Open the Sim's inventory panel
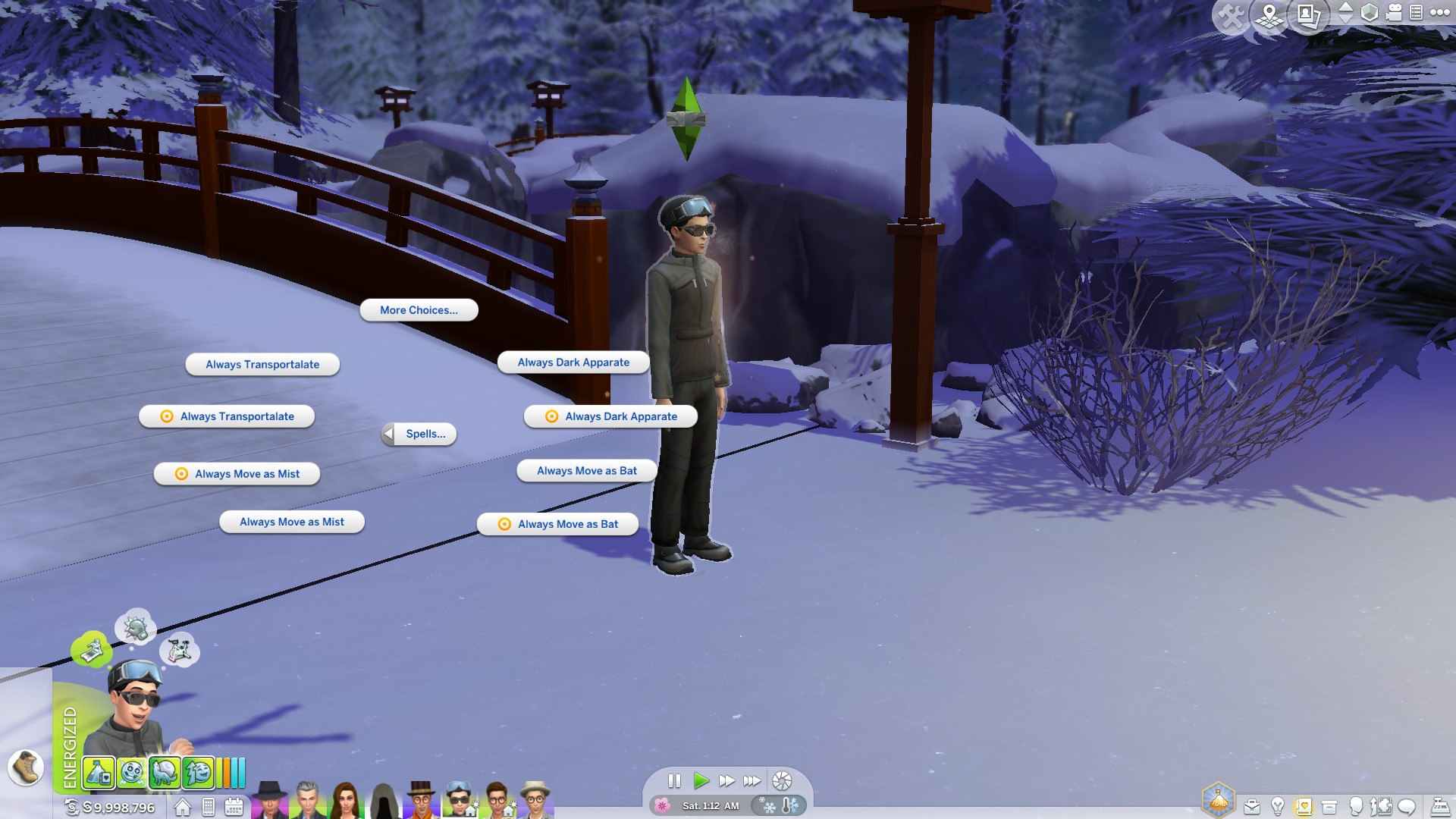 (x=1329, y=806)
